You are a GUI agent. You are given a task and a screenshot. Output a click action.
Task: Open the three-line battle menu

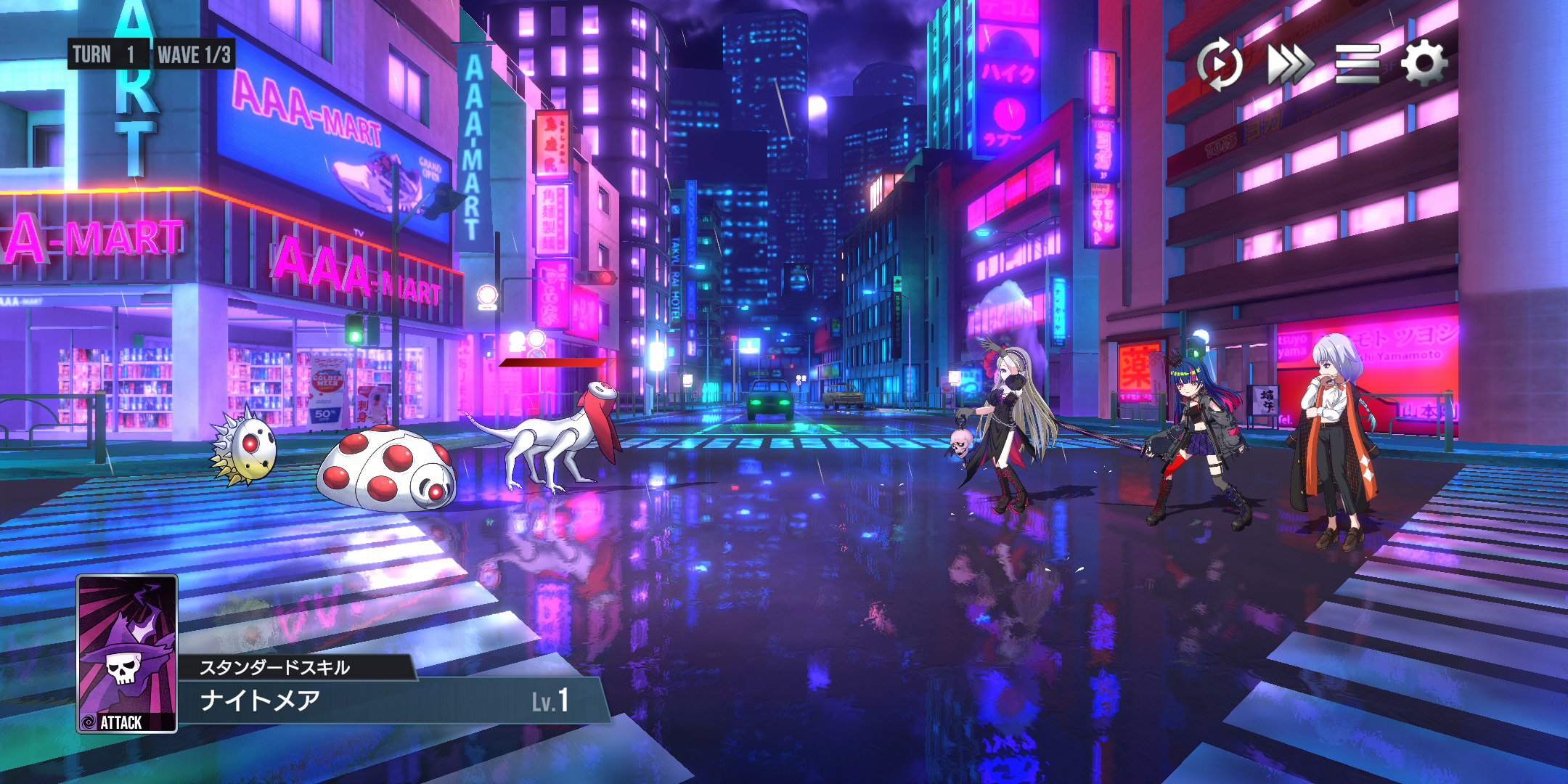1357,64
